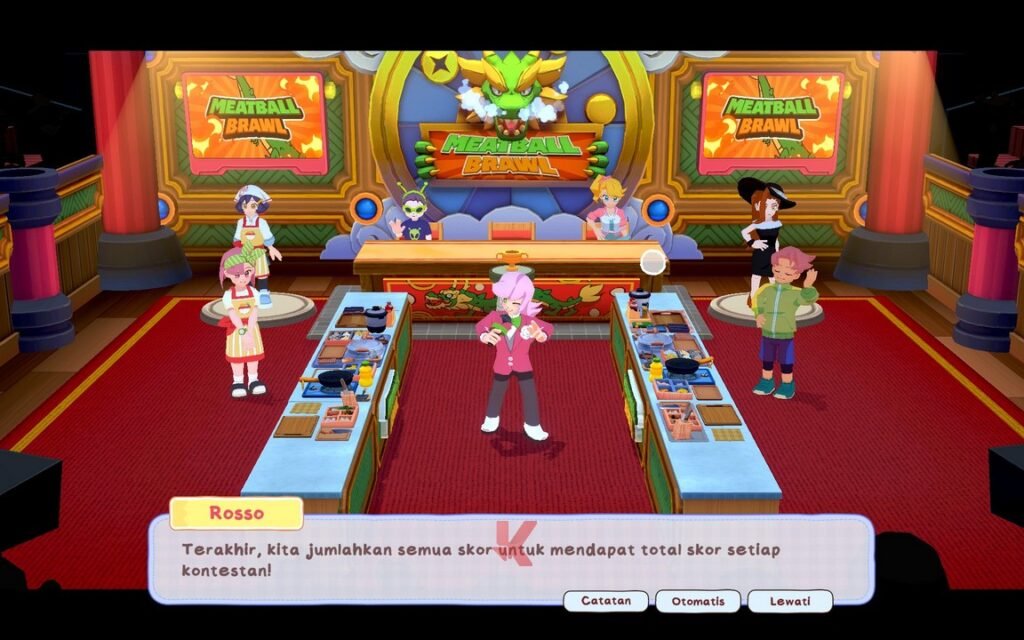Enable Otomatis auto-advance dialogue
This screenshot has height=640, width=1024.
pos(697,601)
